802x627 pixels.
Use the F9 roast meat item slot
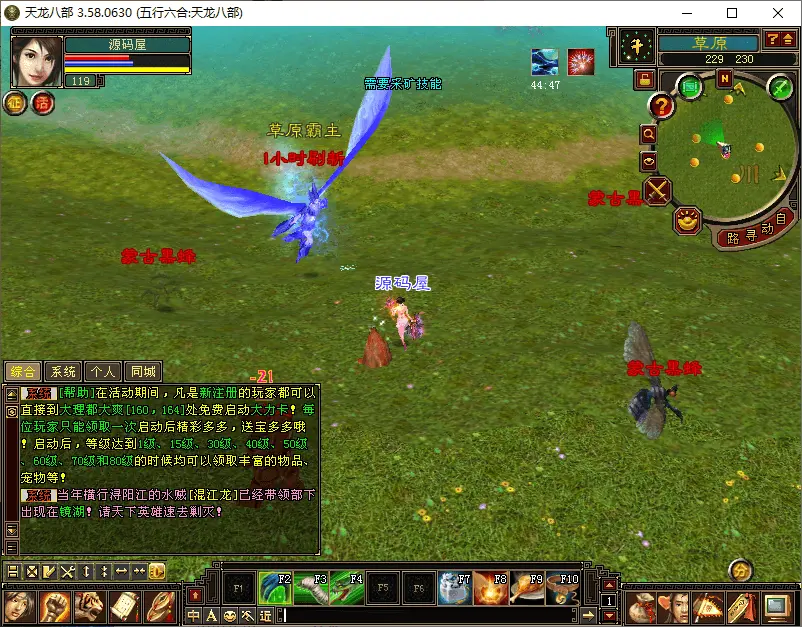pos(527,588)
